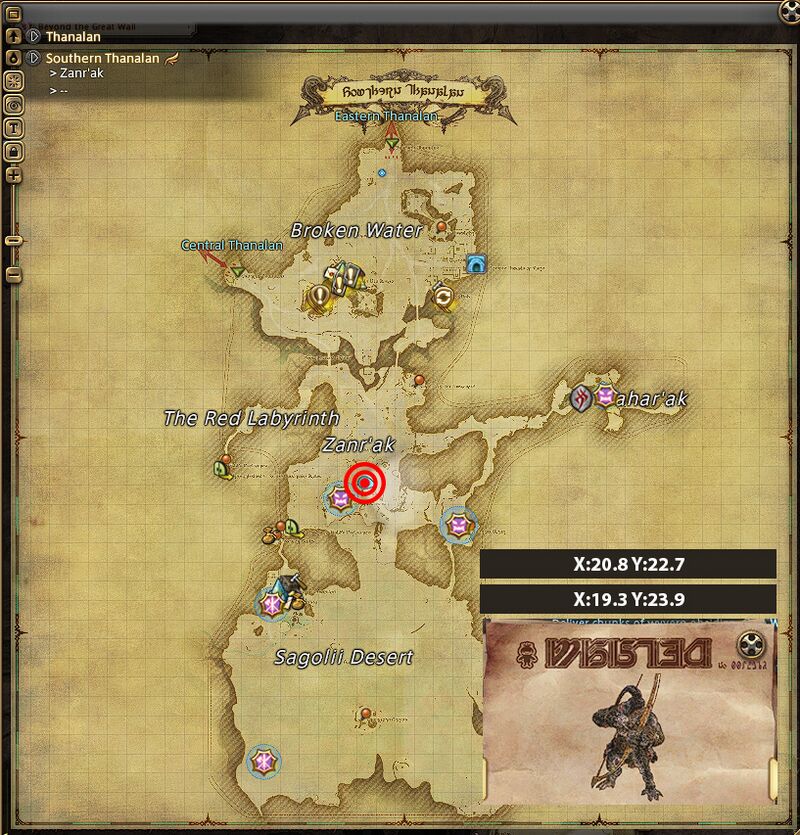Screen dimensions: 800x835
Task: Click the eye-shaped map visibility button
Action: (14, 103)
